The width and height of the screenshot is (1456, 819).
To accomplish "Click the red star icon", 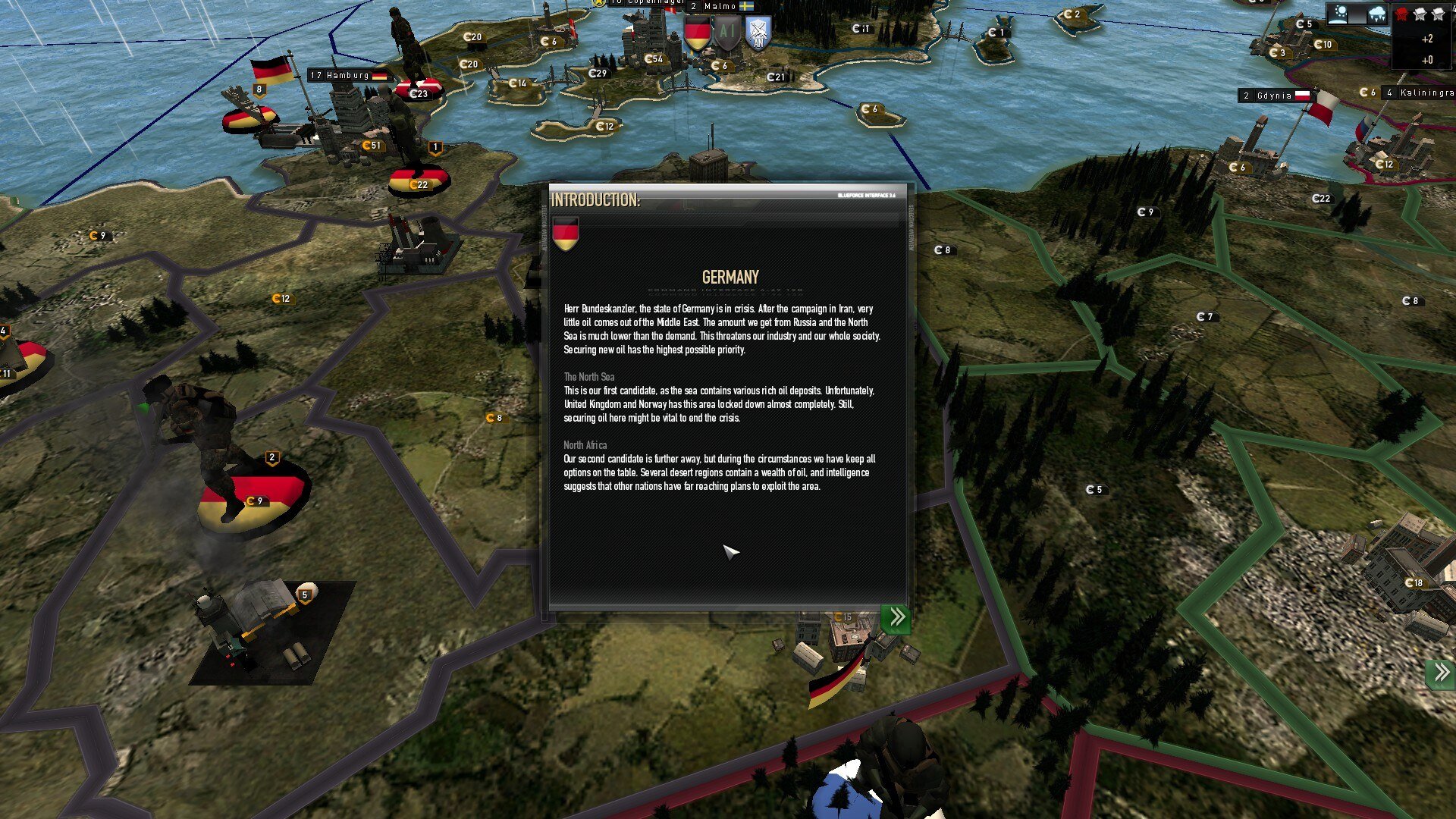I will (1401, 14).
